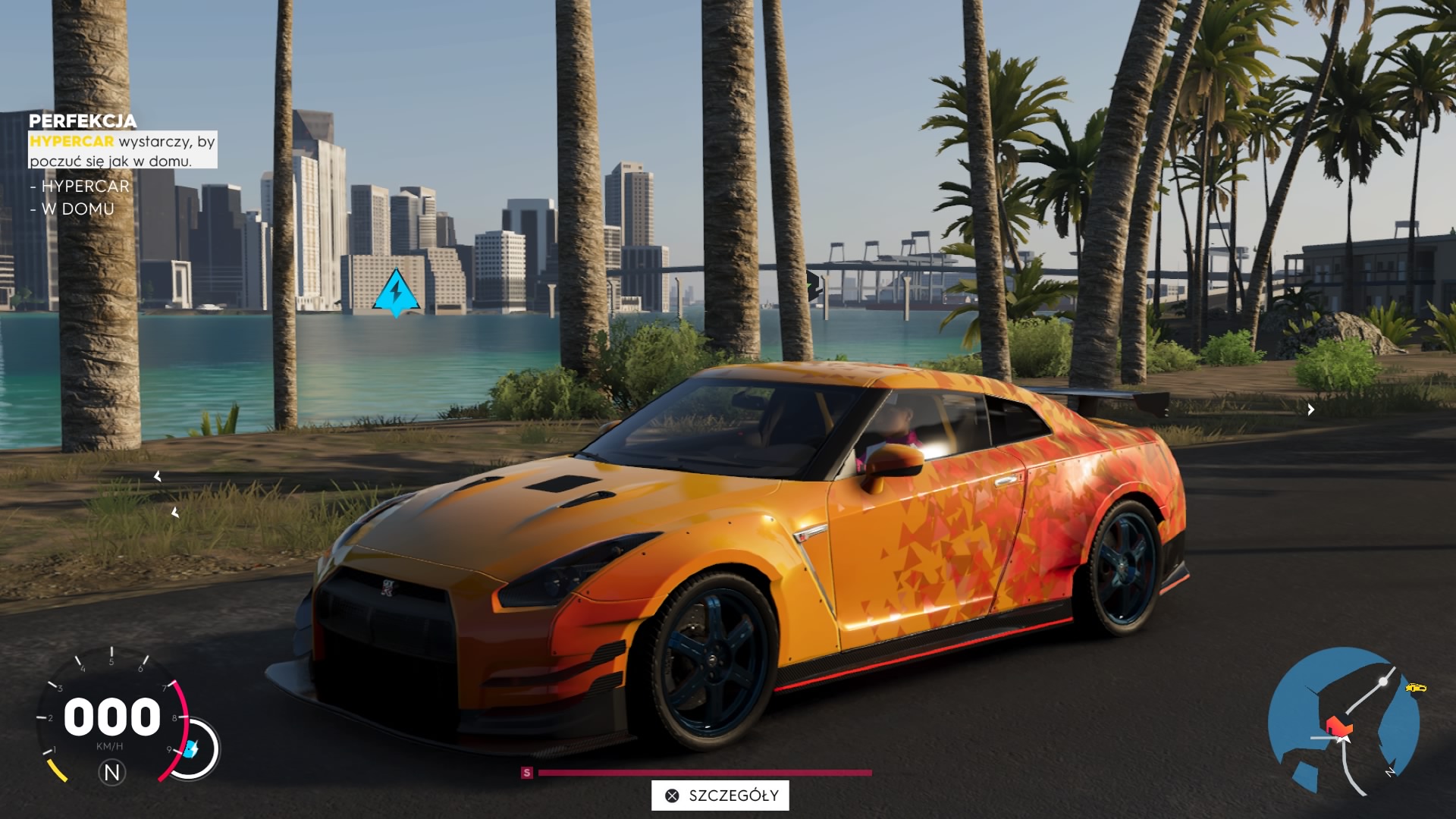Select the yellow car icon beside the minimap
The width and height of the screenshot is (1456, 819).
(1415, 688)
